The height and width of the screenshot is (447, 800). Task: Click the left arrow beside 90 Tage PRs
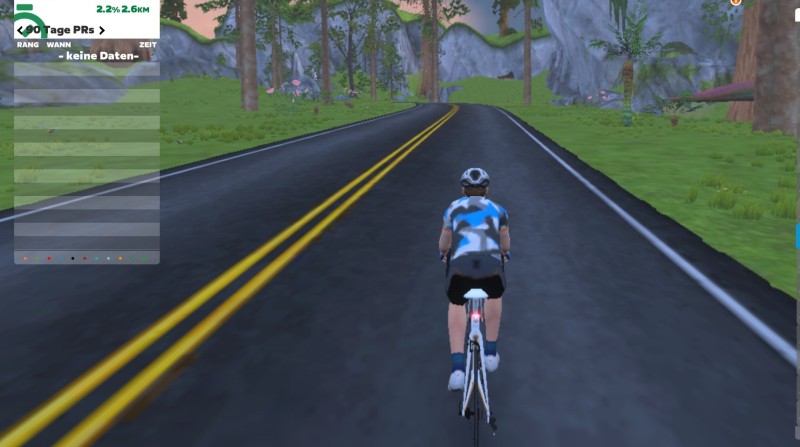[x=21, y=30]
